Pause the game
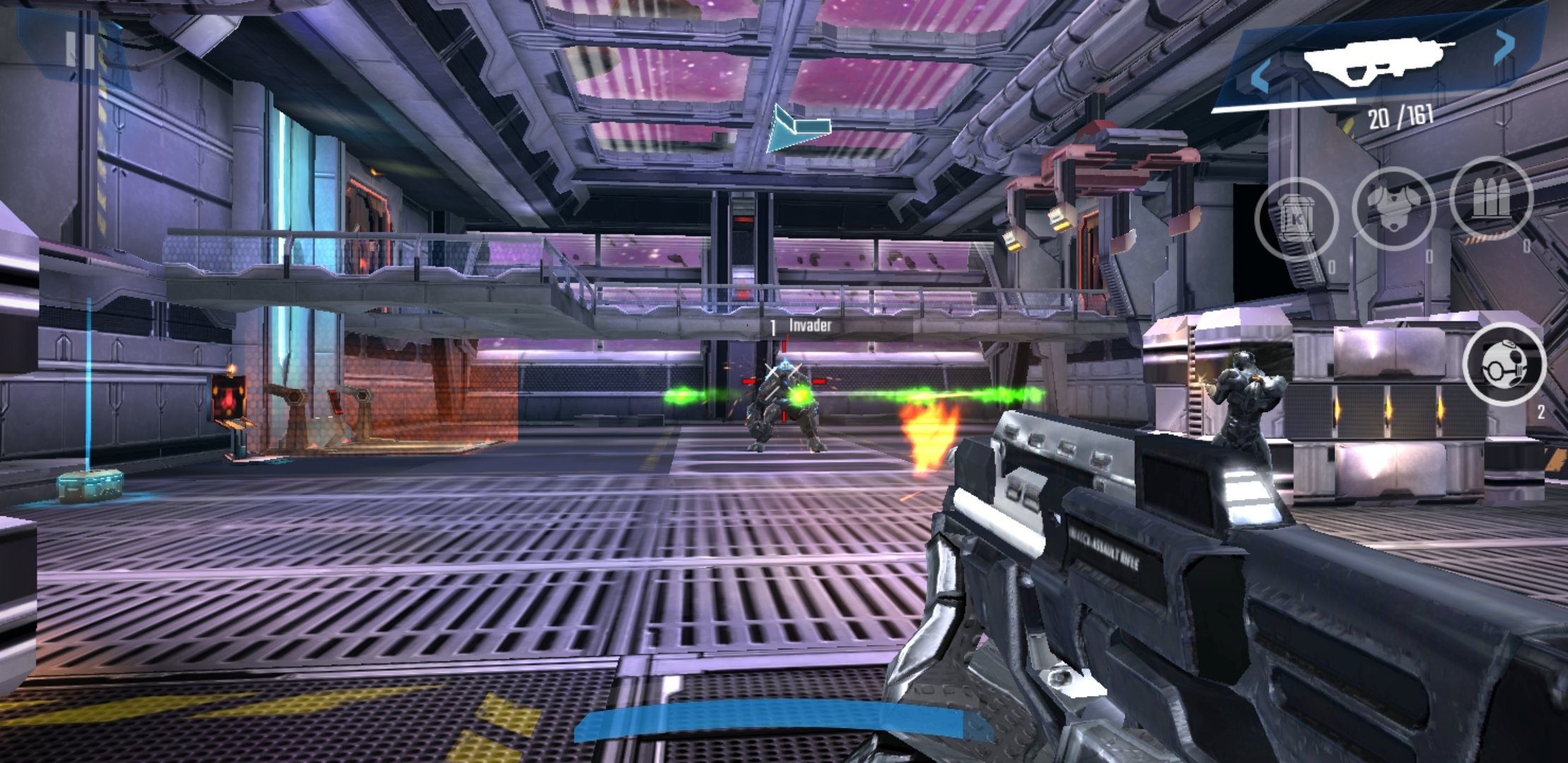This screenshot has height=763, width=1568. click(80, 48)
